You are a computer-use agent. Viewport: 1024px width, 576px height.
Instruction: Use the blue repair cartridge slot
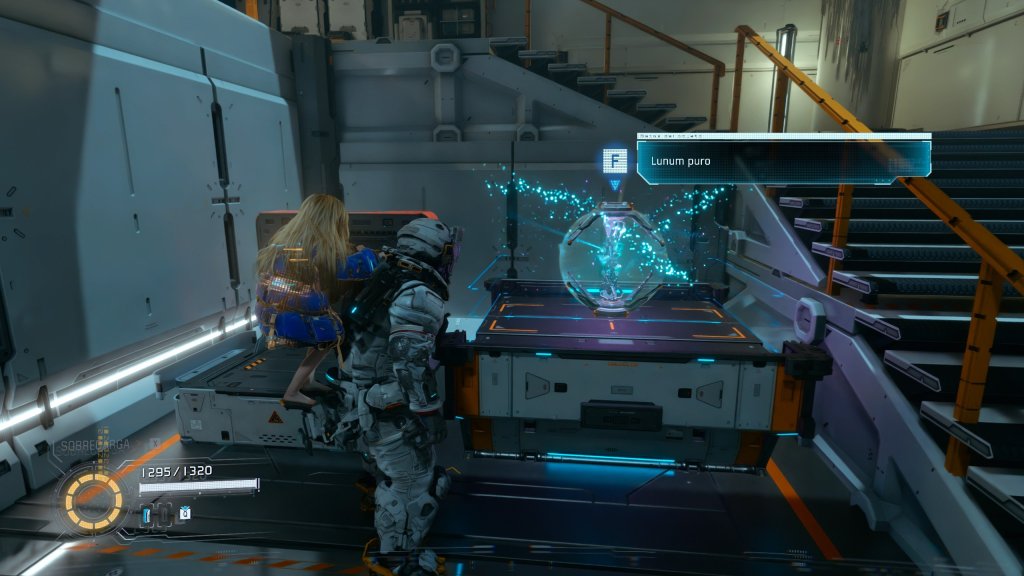(147, 514)
